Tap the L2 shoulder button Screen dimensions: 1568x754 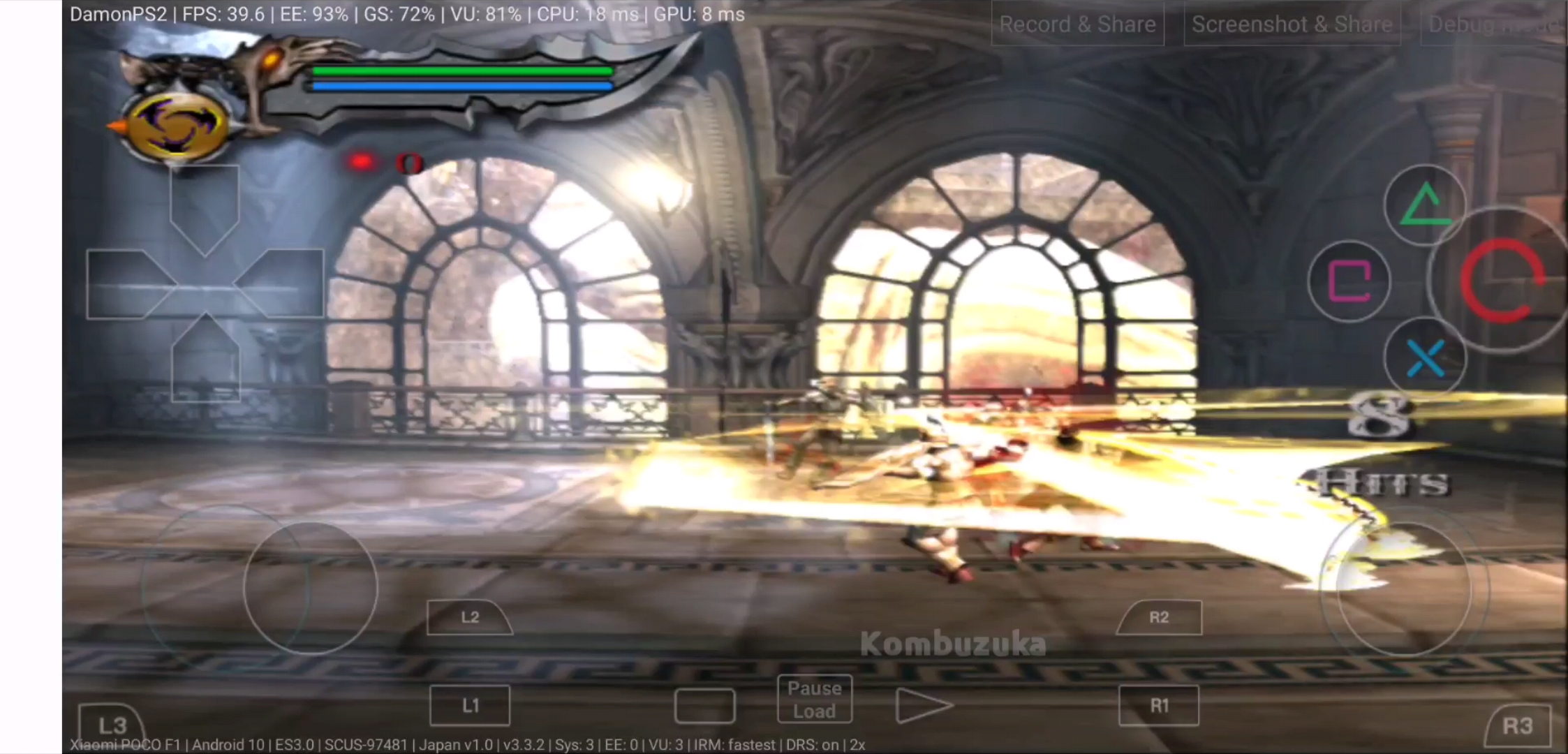point(469,618)
